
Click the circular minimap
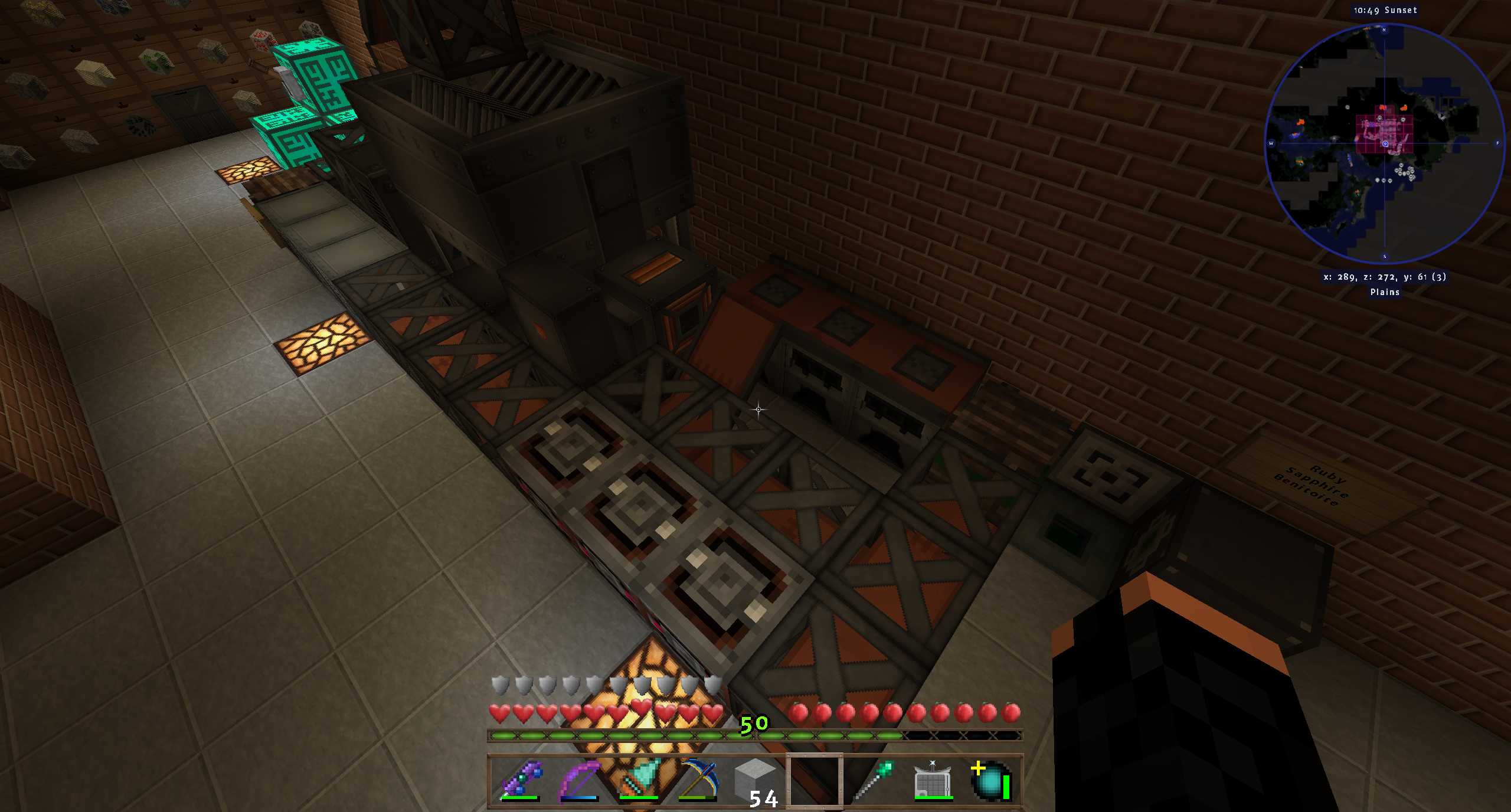(1384, 143)
